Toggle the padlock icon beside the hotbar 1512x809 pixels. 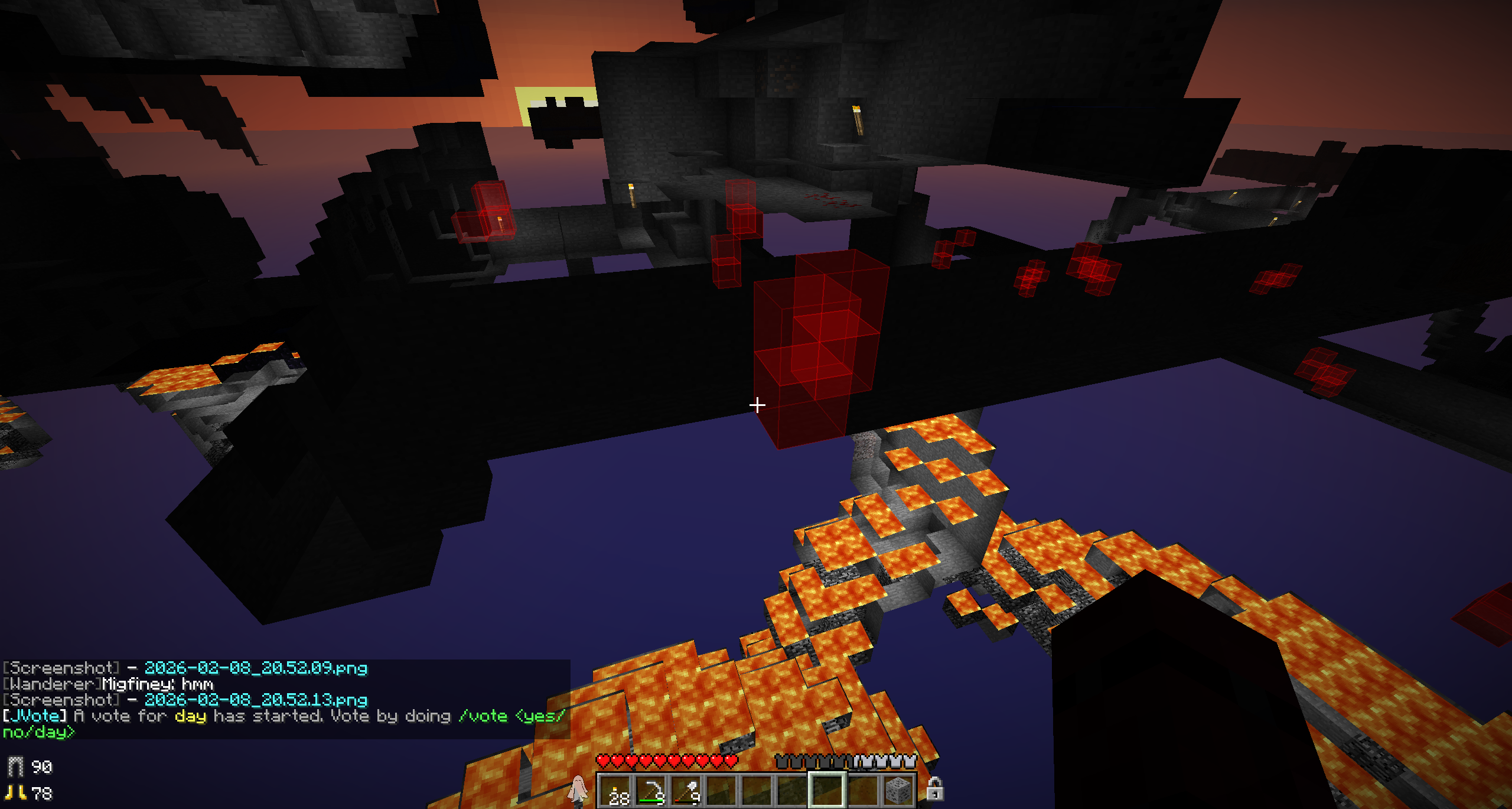[934, 789]
